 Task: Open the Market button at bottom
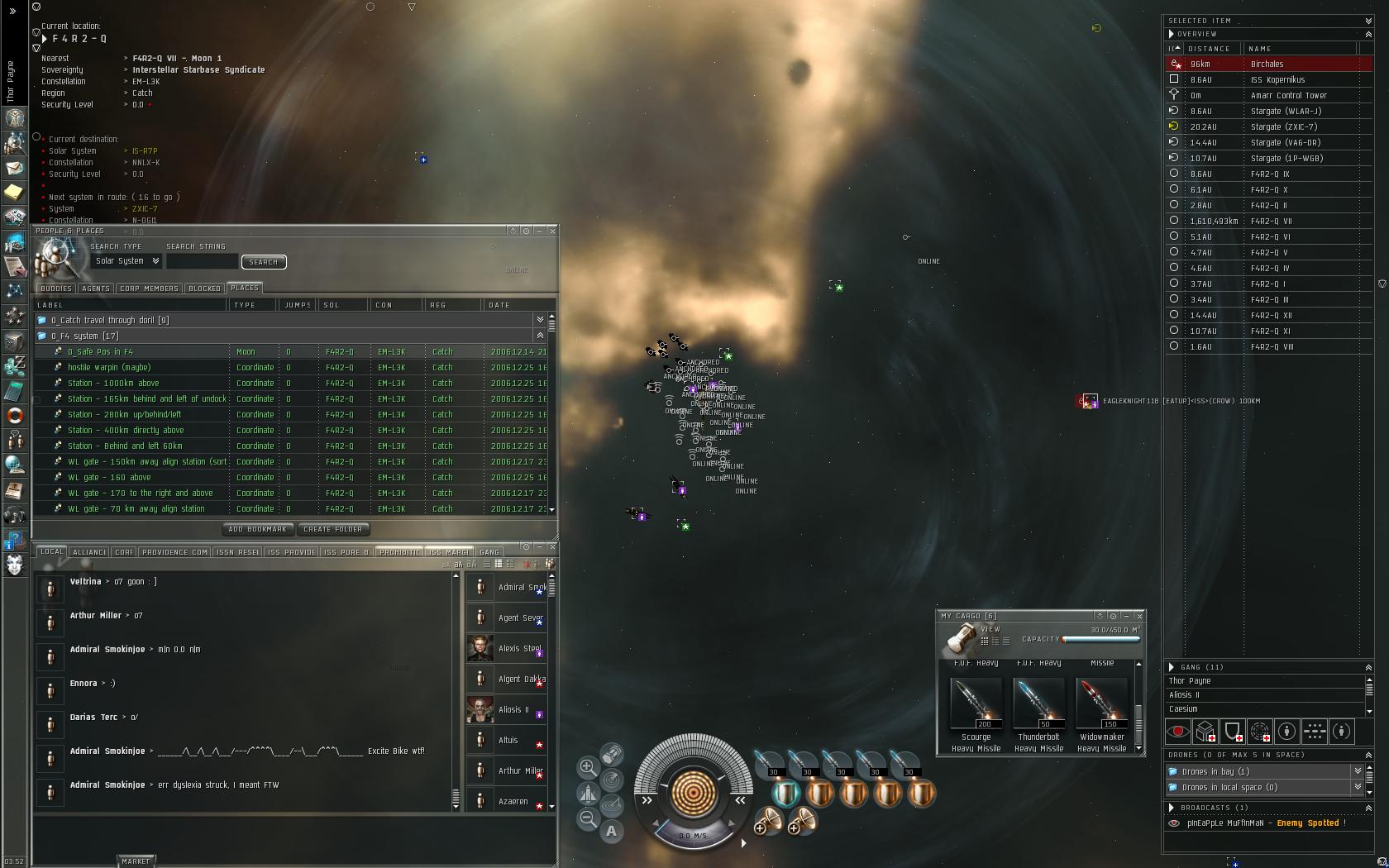click(x=136, y=861)
